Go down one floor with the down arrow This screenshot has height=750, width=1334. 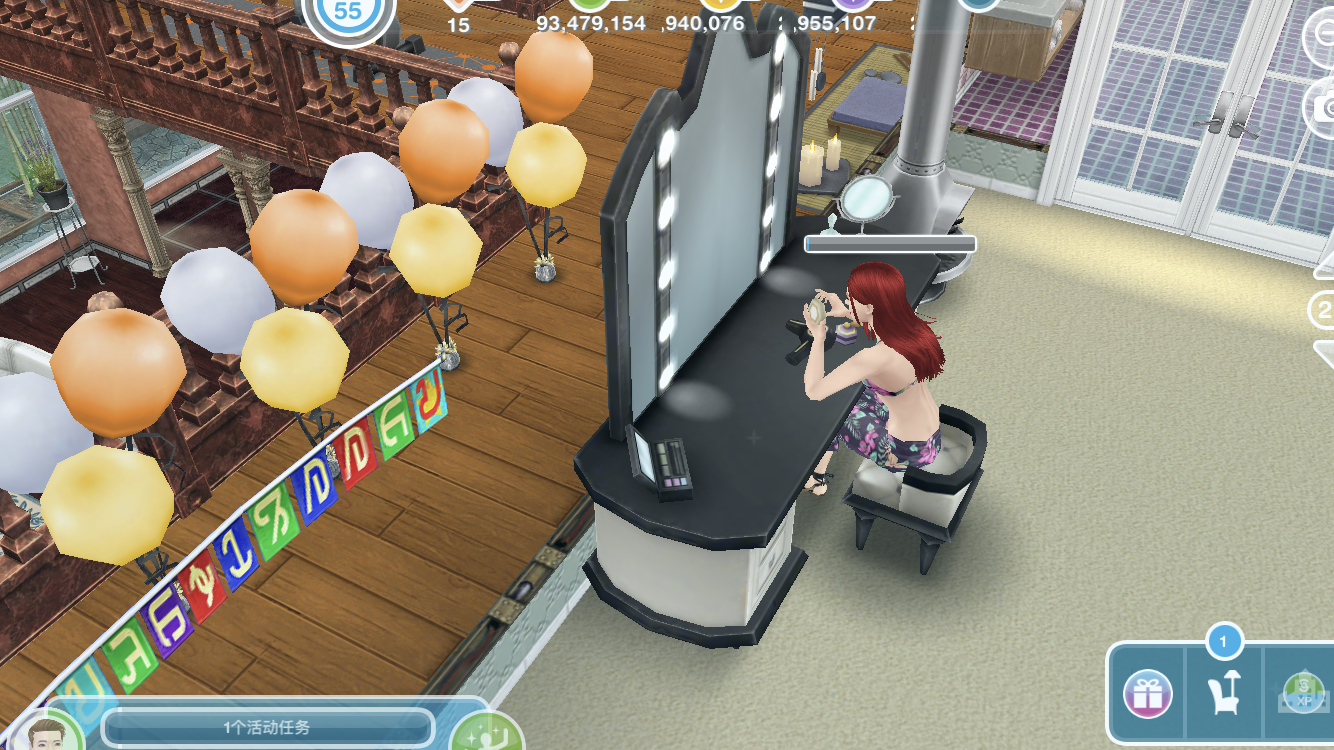point(1323,352)
